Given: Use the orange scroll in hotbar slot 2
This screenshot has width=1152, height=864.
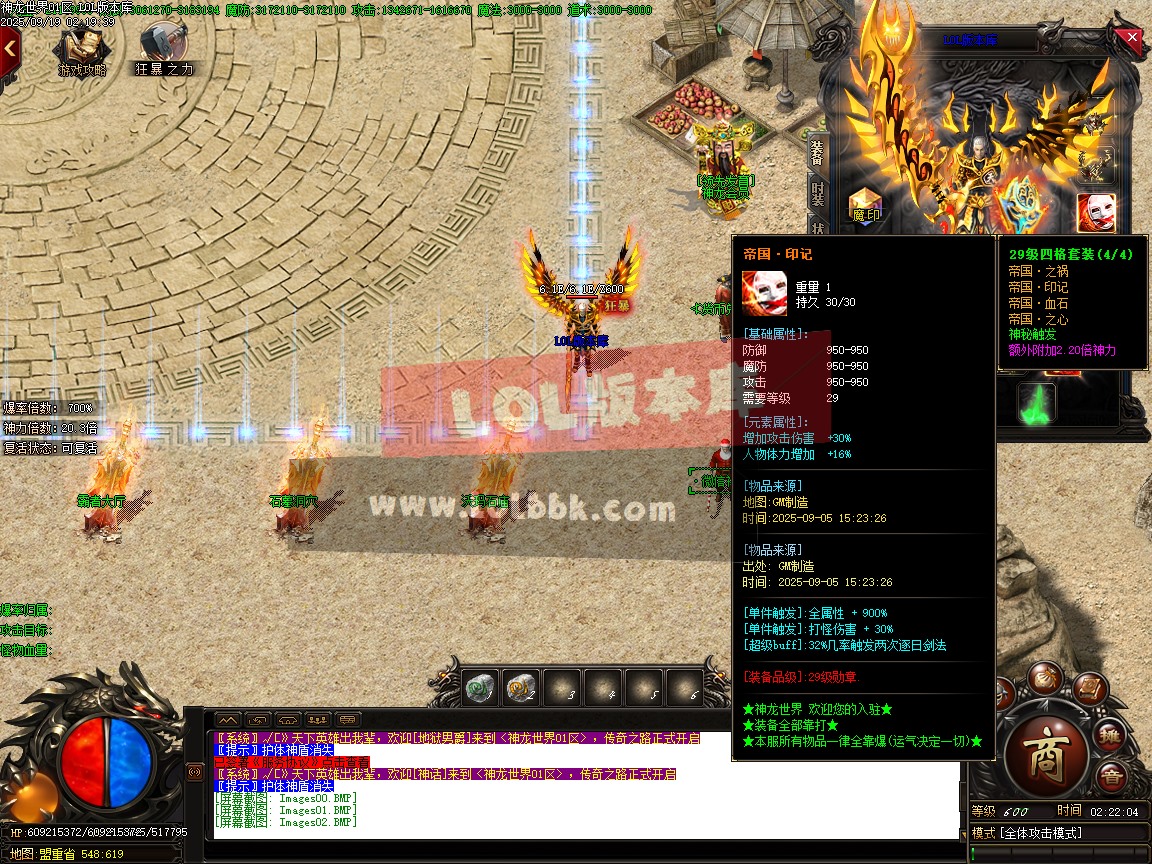Looking at the screenshot, I should [x=520, y=688].
